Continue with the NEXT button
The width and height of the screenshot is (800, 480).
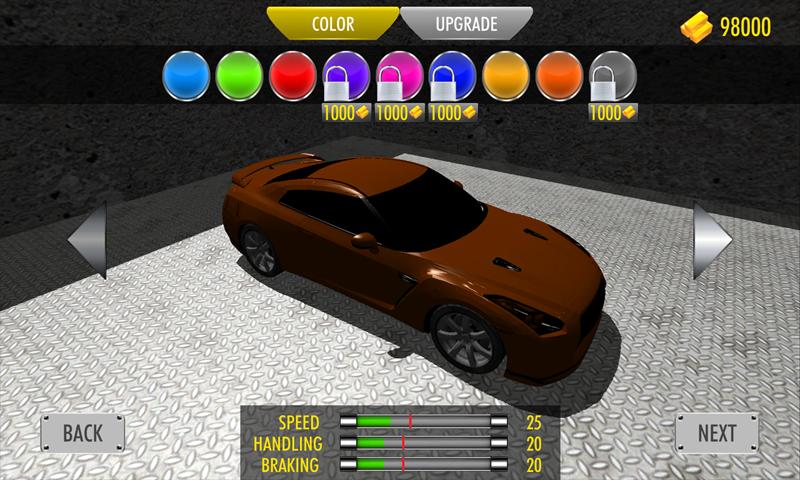click(x=717, y=433)
